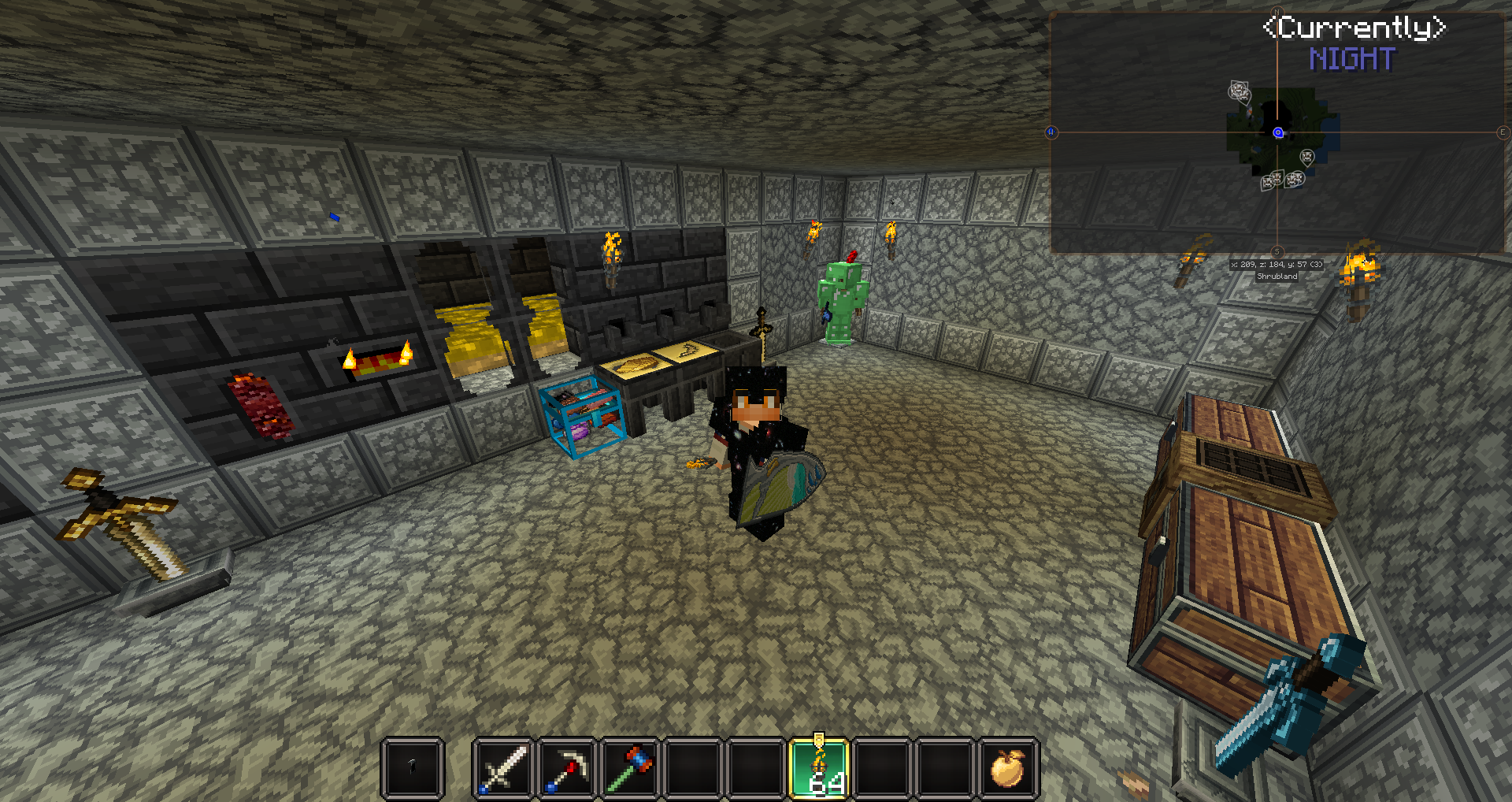Toggle the North compass marker on the minimap
This screenshot has height=802, width=1512.
1277,12
